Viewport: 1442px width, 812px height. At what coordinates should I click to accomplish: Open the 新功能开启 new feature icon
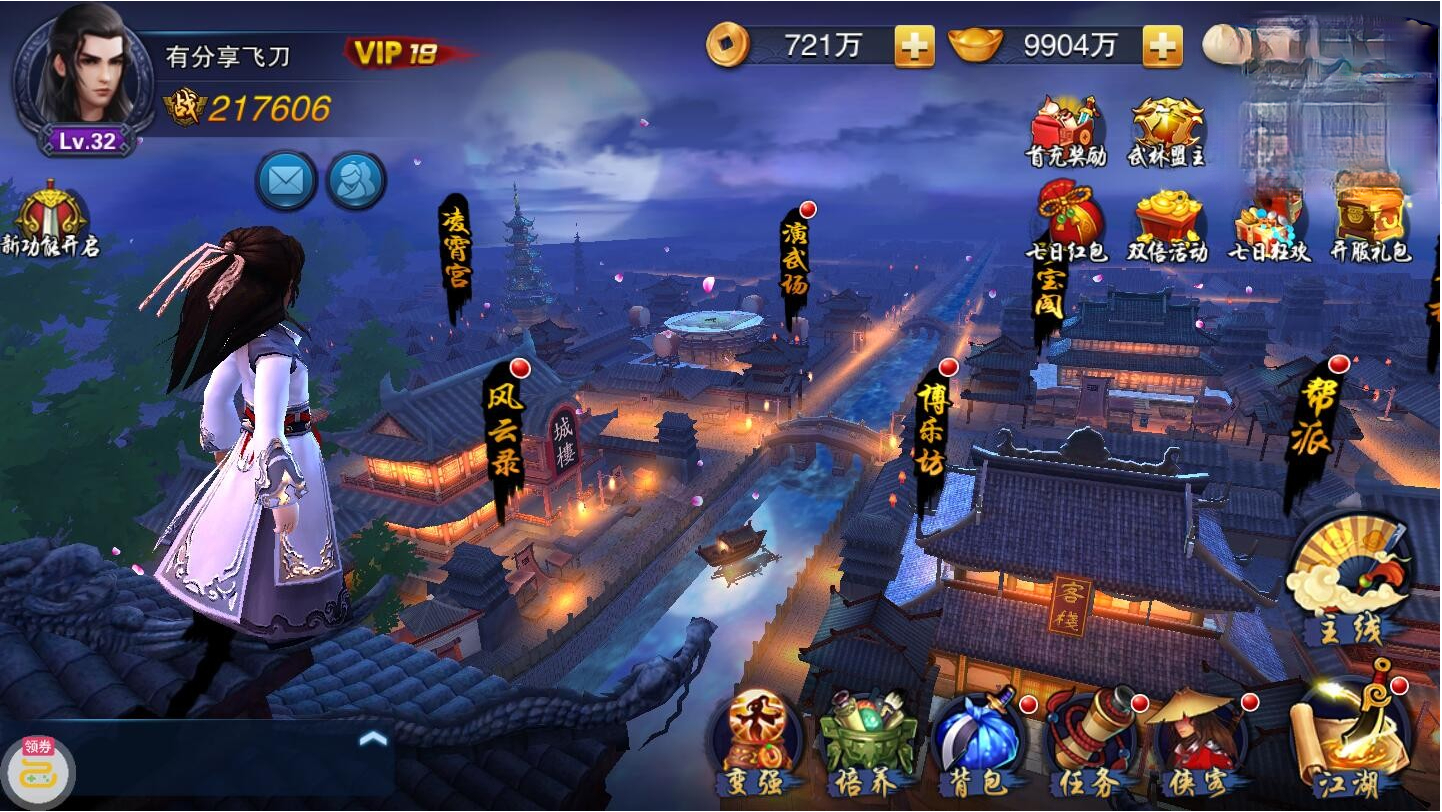tap(52, 213)
